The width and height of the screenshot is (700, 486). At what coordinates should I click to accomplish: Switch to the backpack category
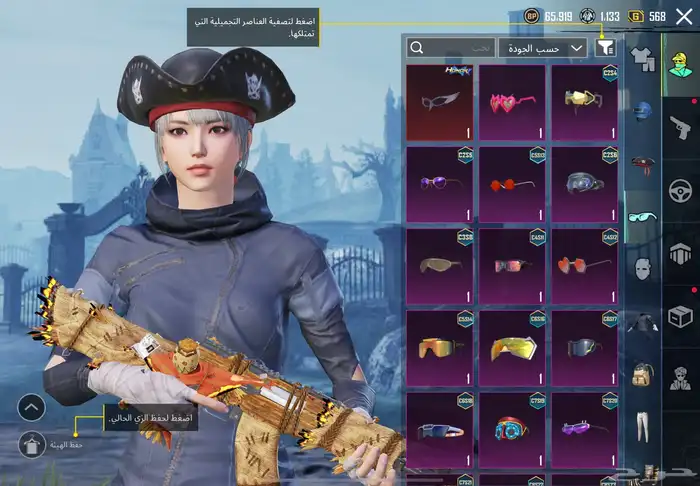(643, 377)
